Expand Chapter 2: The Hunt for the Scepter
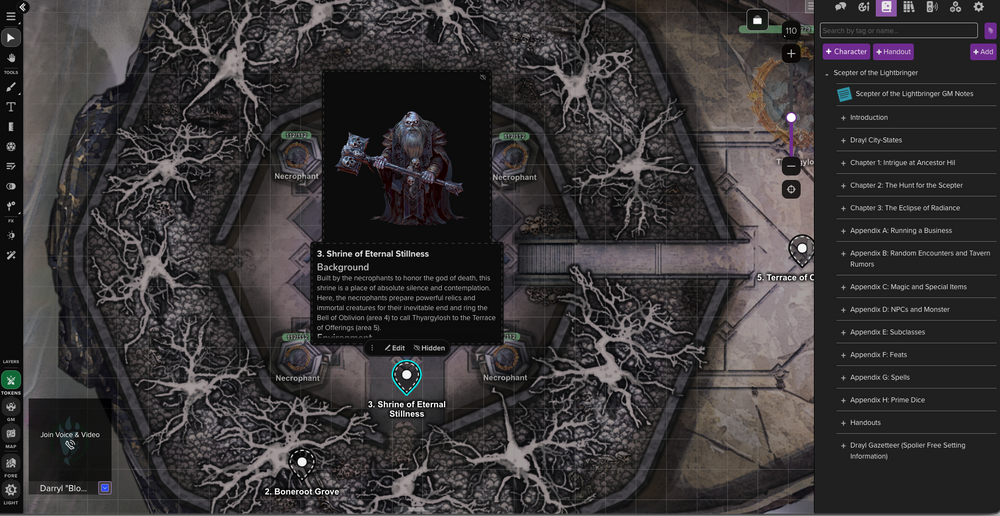This screenshot has height=516, width=1000. [x=906, y=186]
